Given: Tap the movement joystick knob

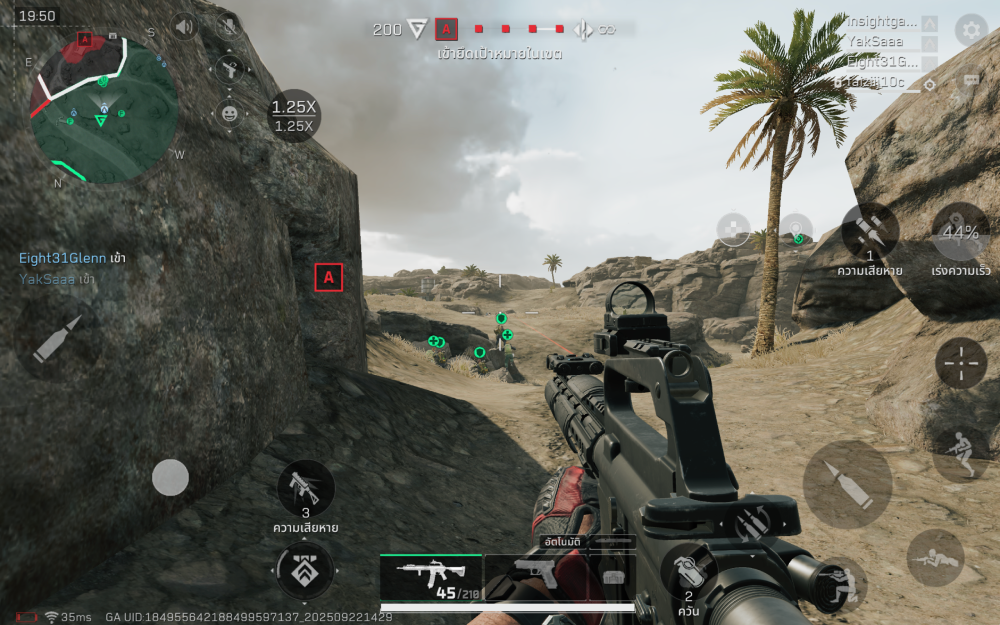Looking at the screenshot, I should pyautogui.click(x=170, y=478).
